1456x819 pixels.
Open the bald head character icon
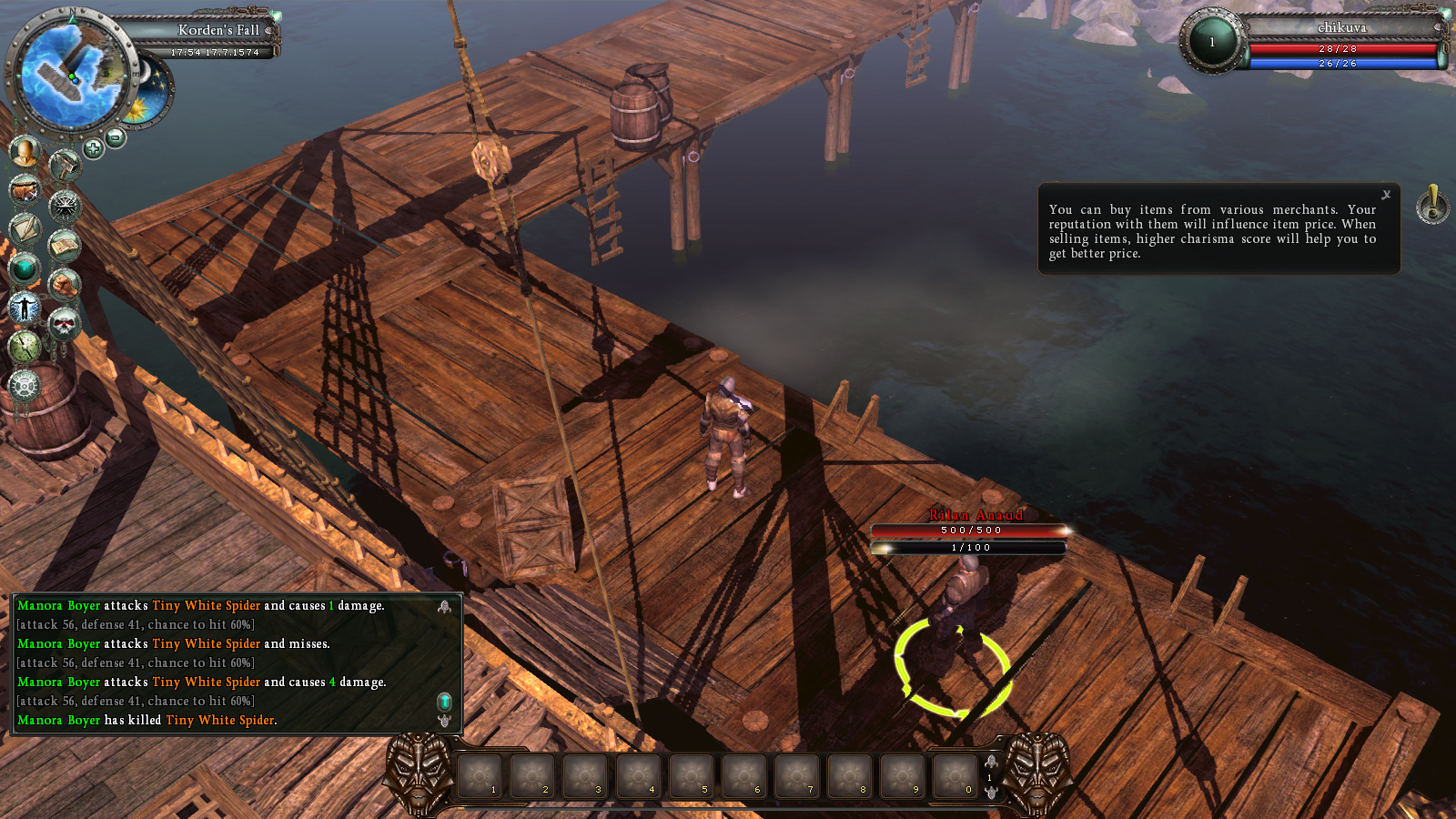click(x=25, y=151)
